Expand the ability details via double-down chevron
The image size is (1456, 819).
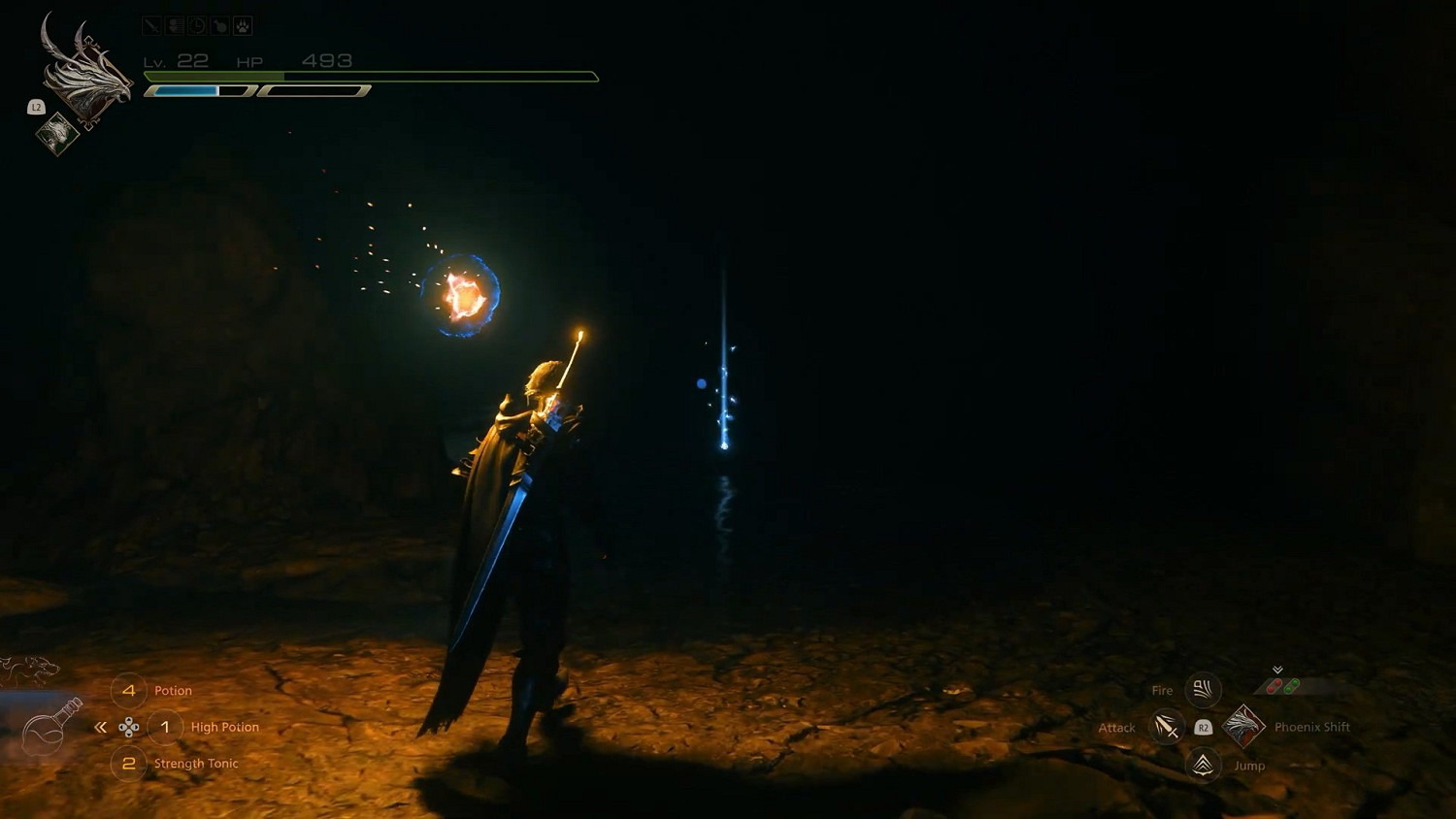pyautogui.click(x=1277, y=670)
